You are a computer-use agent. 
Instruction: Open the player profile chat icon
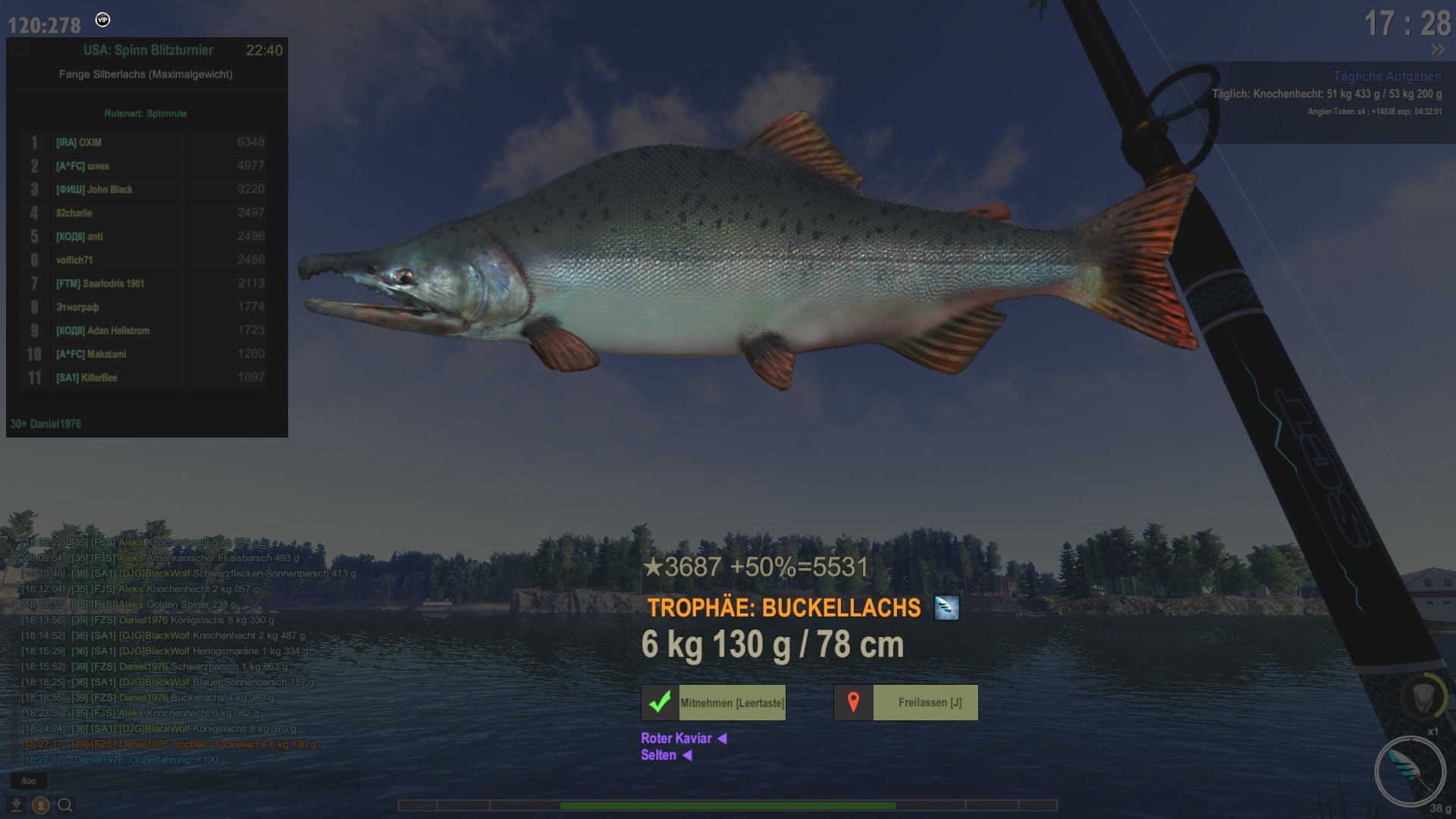pyautogui.click(x=41, y=805)
